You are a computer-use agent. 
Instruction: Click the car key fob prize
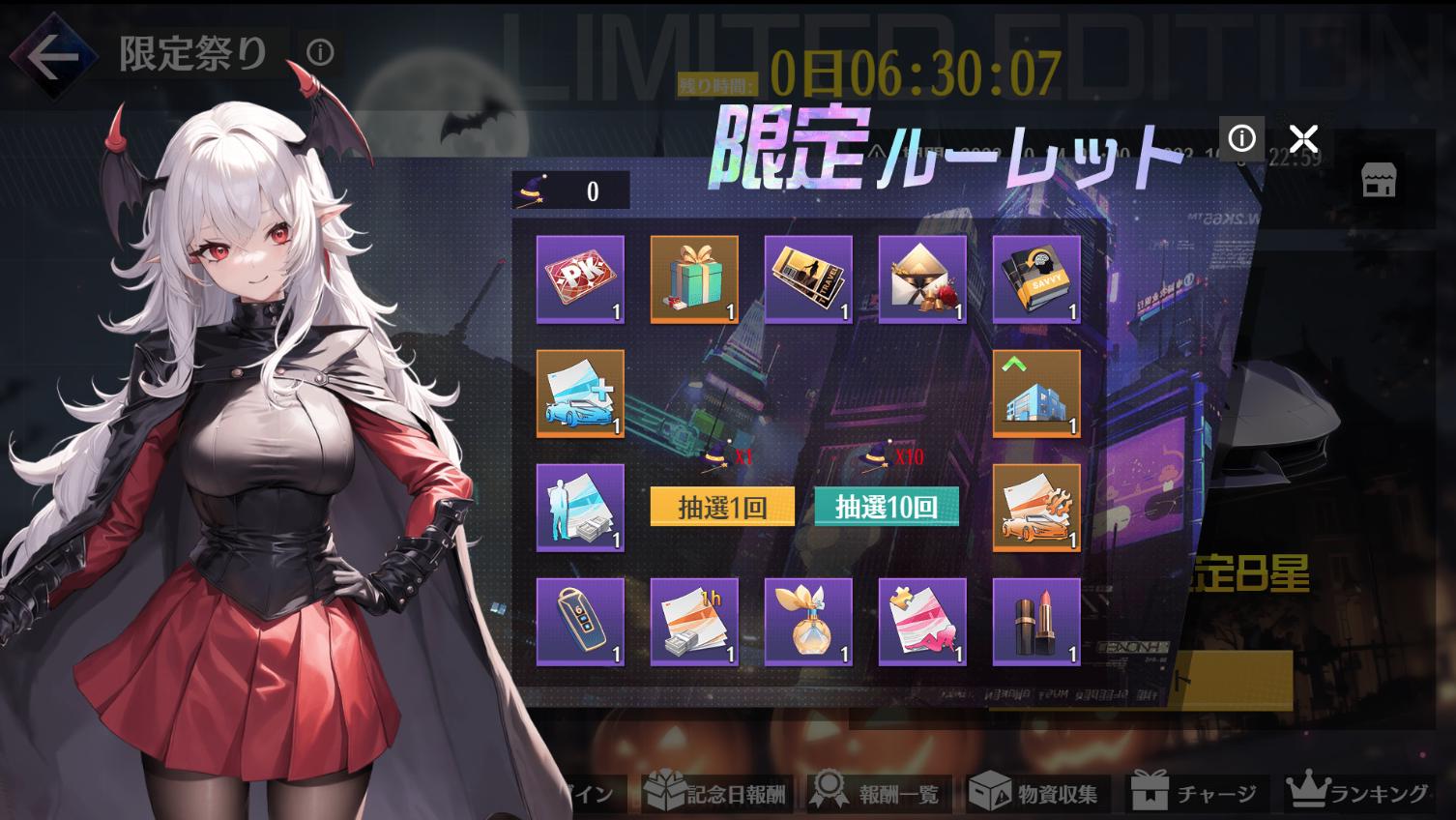pyautogui.click(x=578, y=622)
